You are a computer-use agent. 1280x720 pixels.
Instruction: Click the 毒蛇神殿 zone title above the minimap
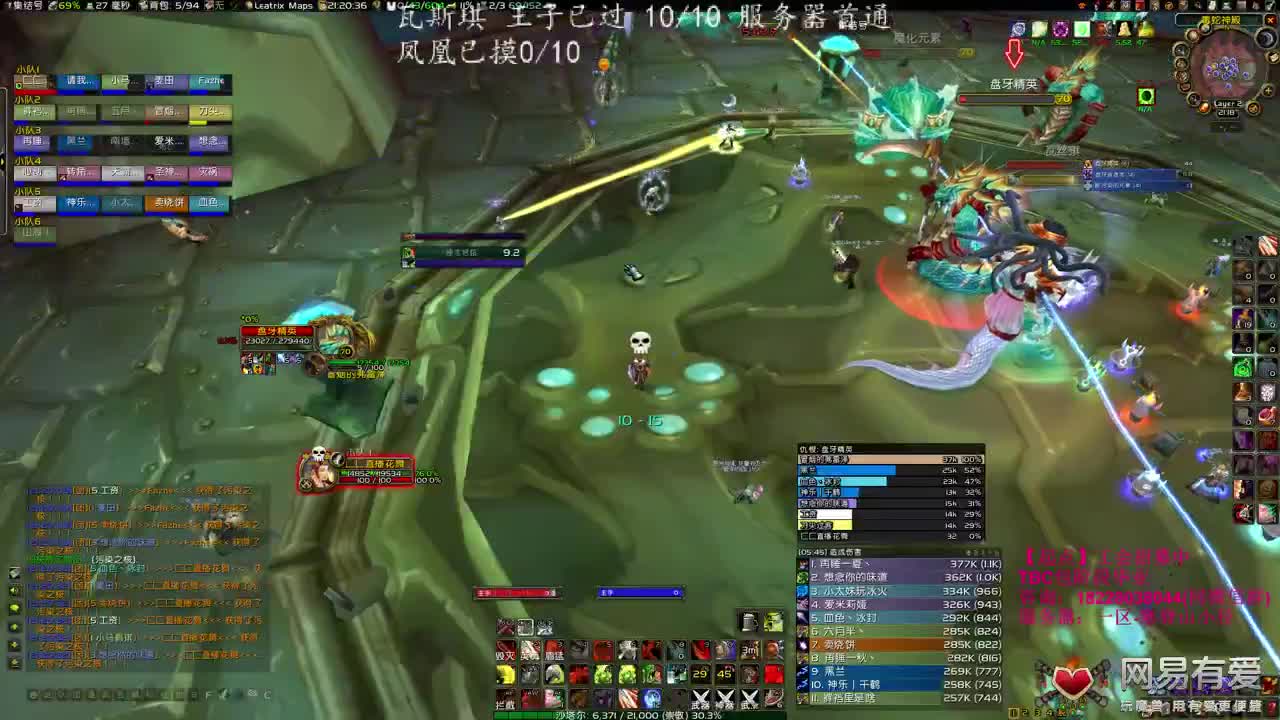coord(1221,20)
